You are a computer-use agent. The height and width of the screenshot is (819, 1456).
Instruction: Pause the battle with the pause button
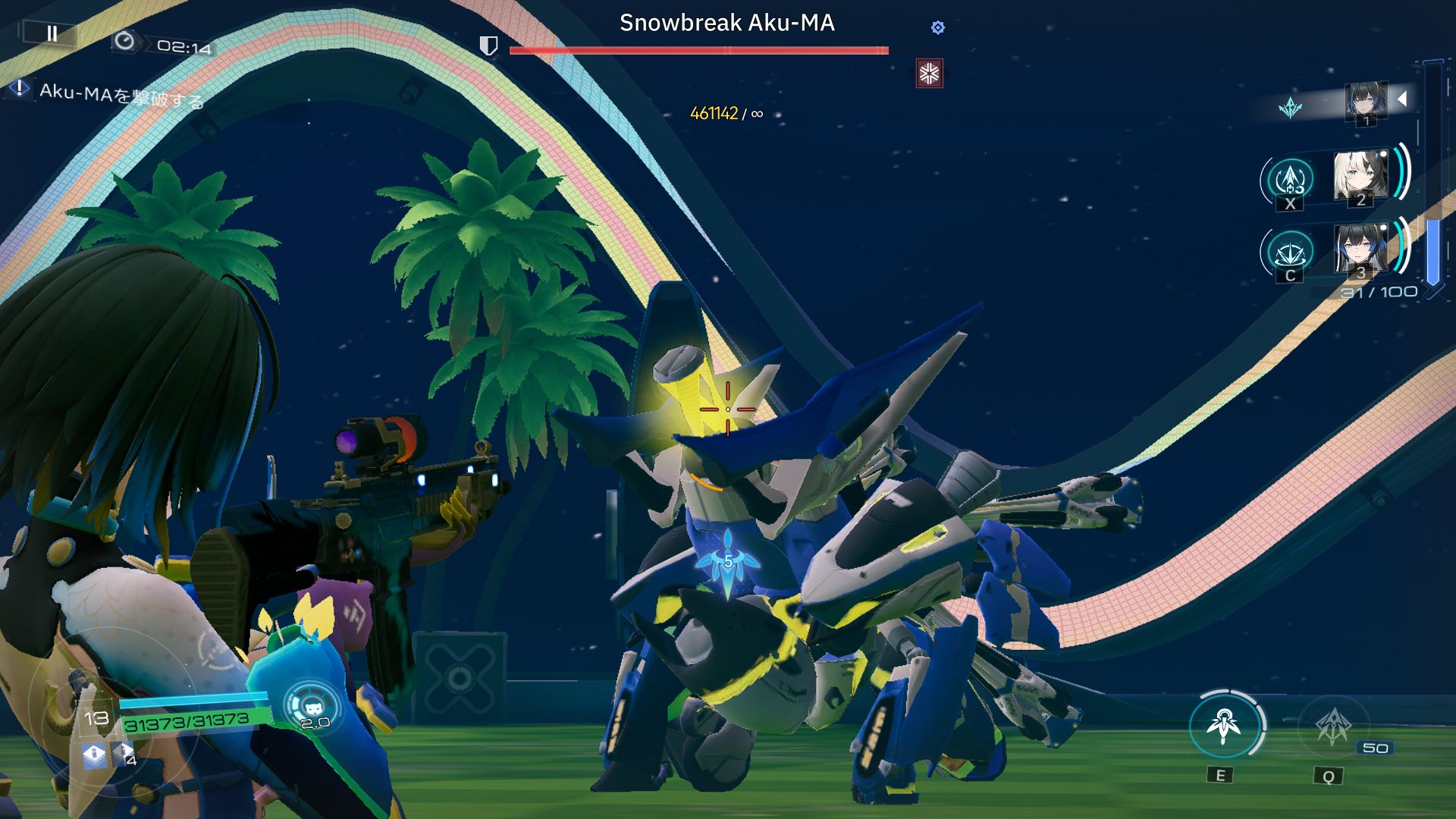pyautogui.click(x=52, y=33)
